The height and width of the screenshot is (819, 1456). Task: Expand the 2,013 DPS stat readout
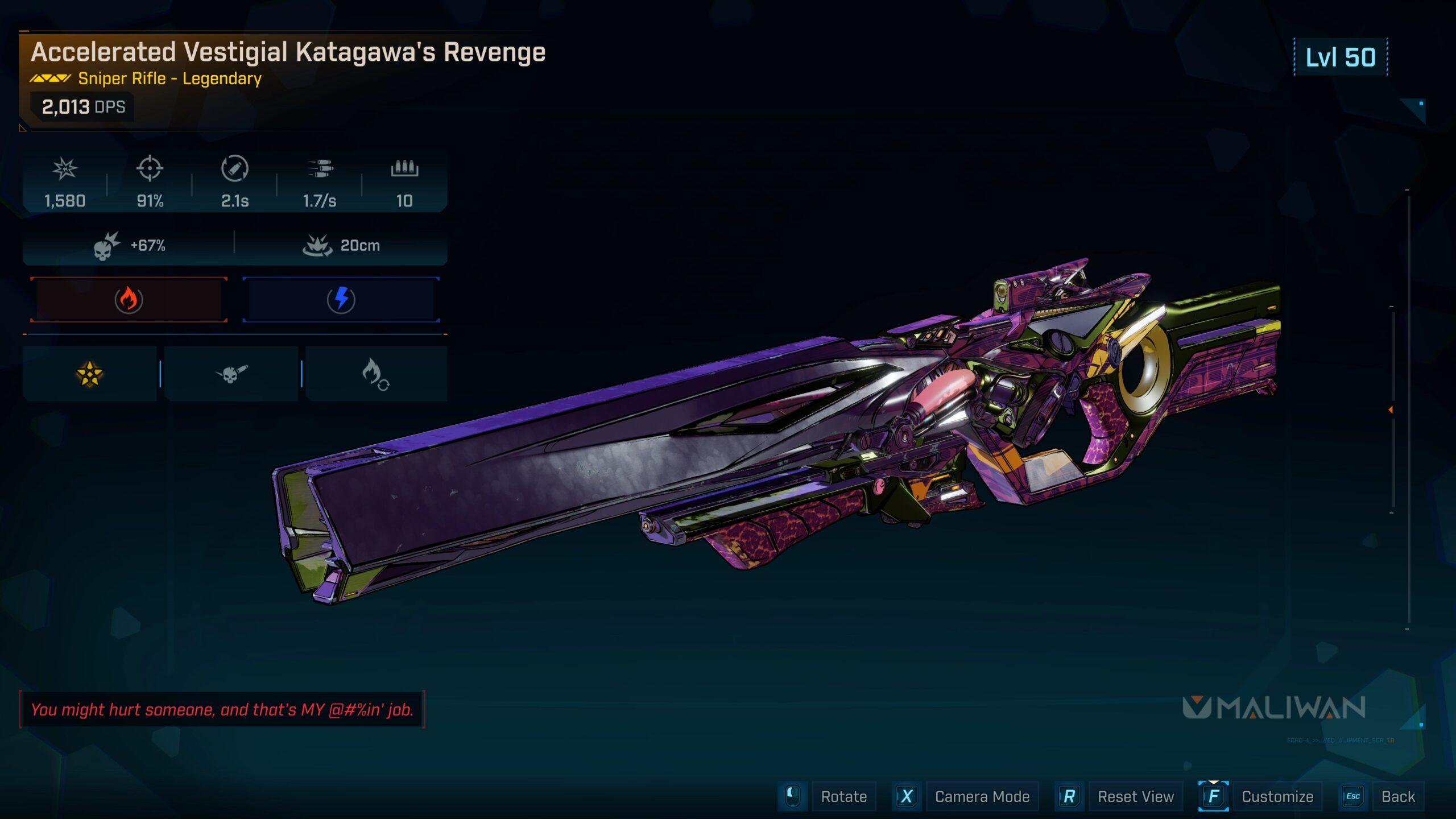pyautogui.click(x=83, y=106)
